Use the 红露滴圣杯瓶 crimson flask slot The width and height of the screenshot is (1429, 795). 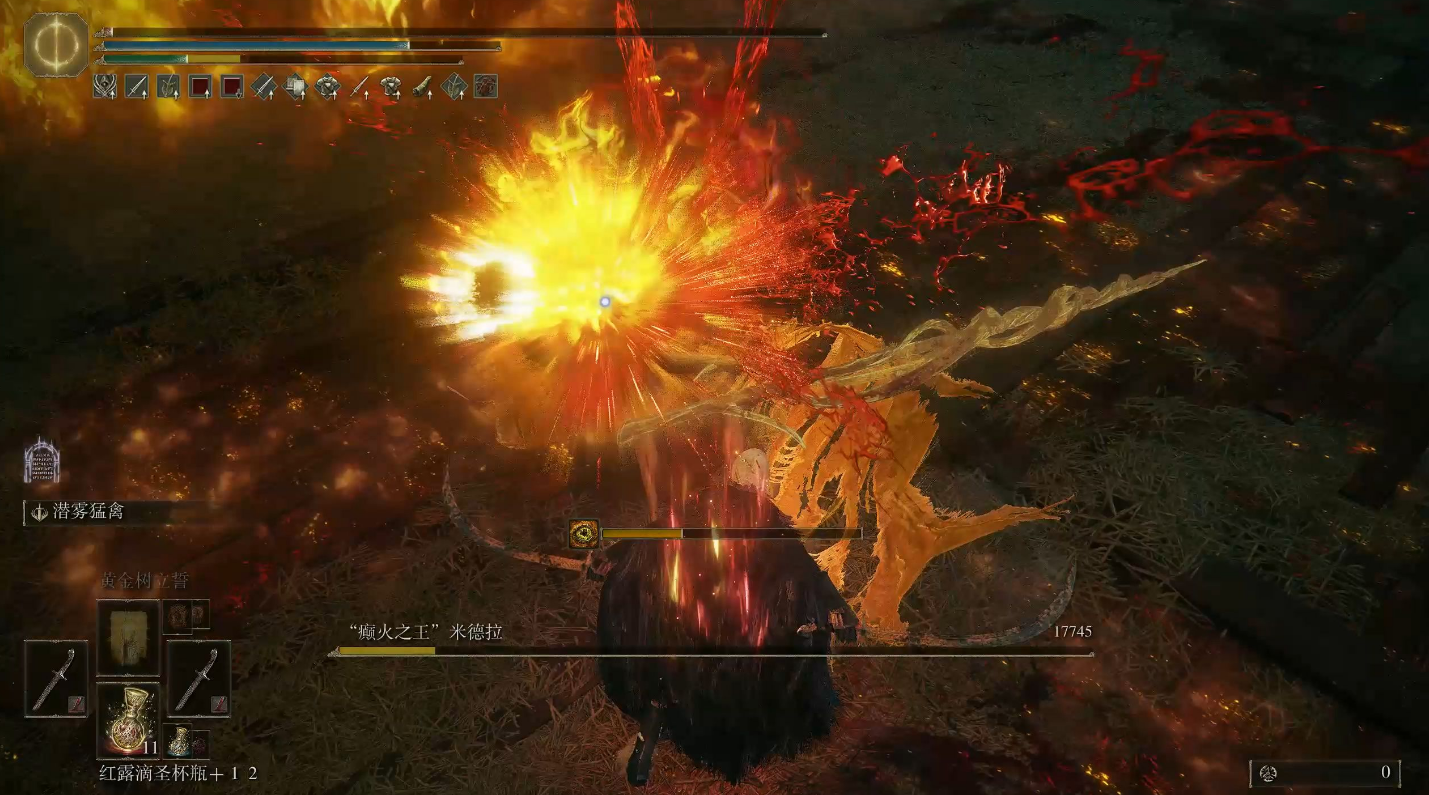click(x=128, y=719)
